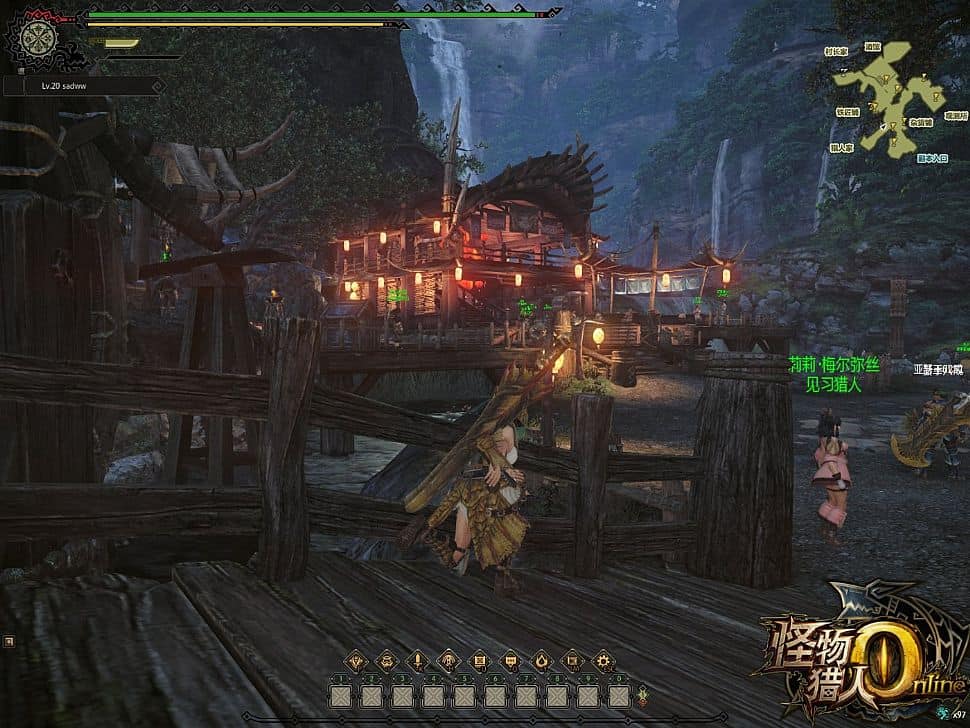Click the sword icon in the menu row

pos(417,660)
